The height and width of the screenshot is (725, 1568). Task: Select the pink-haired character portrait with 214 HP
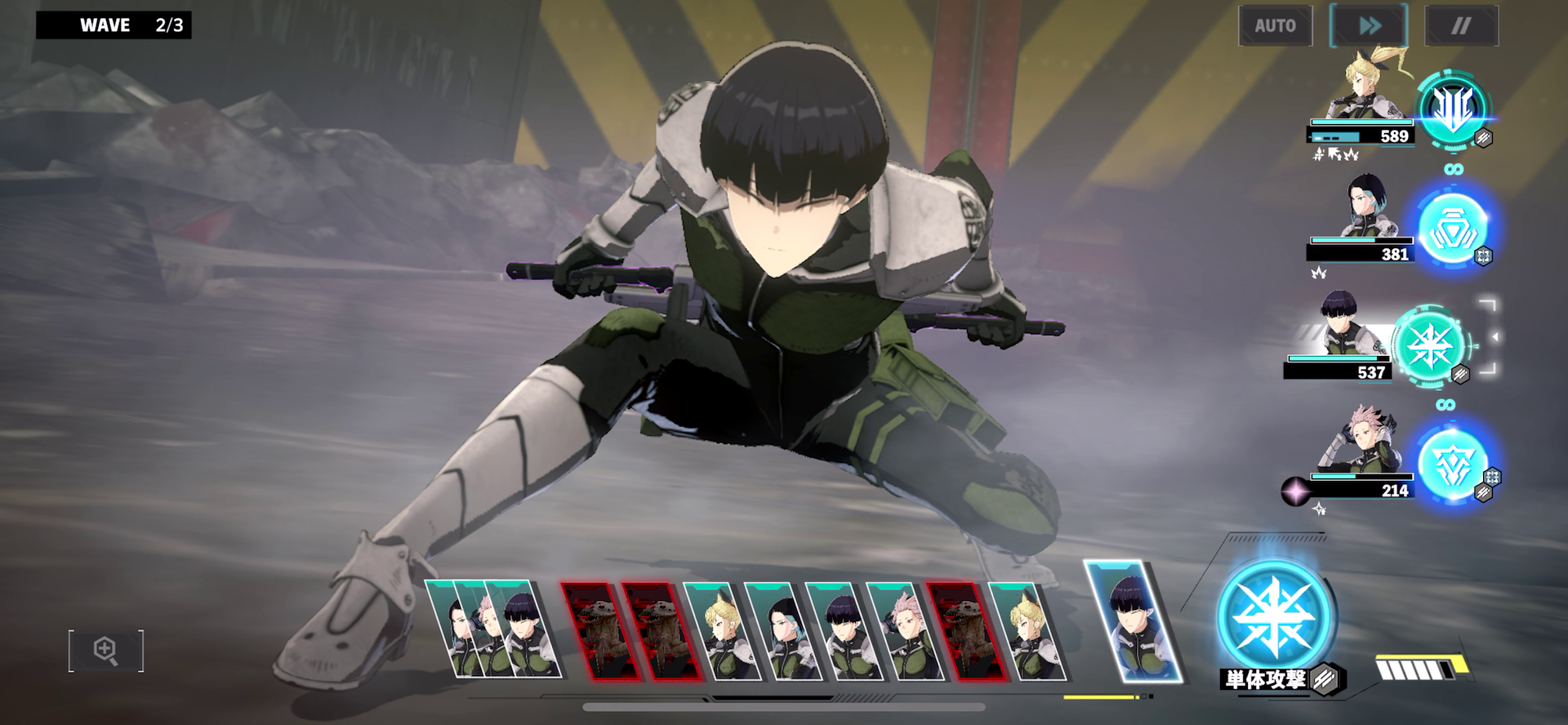pyautogui.click(x=1364, y=445)
